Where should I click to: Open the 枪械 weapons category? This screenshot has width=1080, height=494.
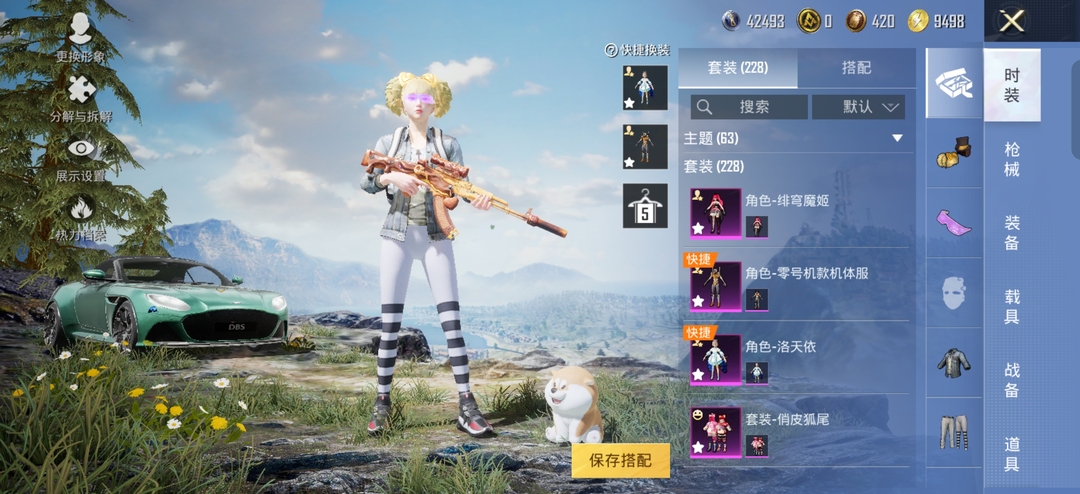tap(1012, 159)
